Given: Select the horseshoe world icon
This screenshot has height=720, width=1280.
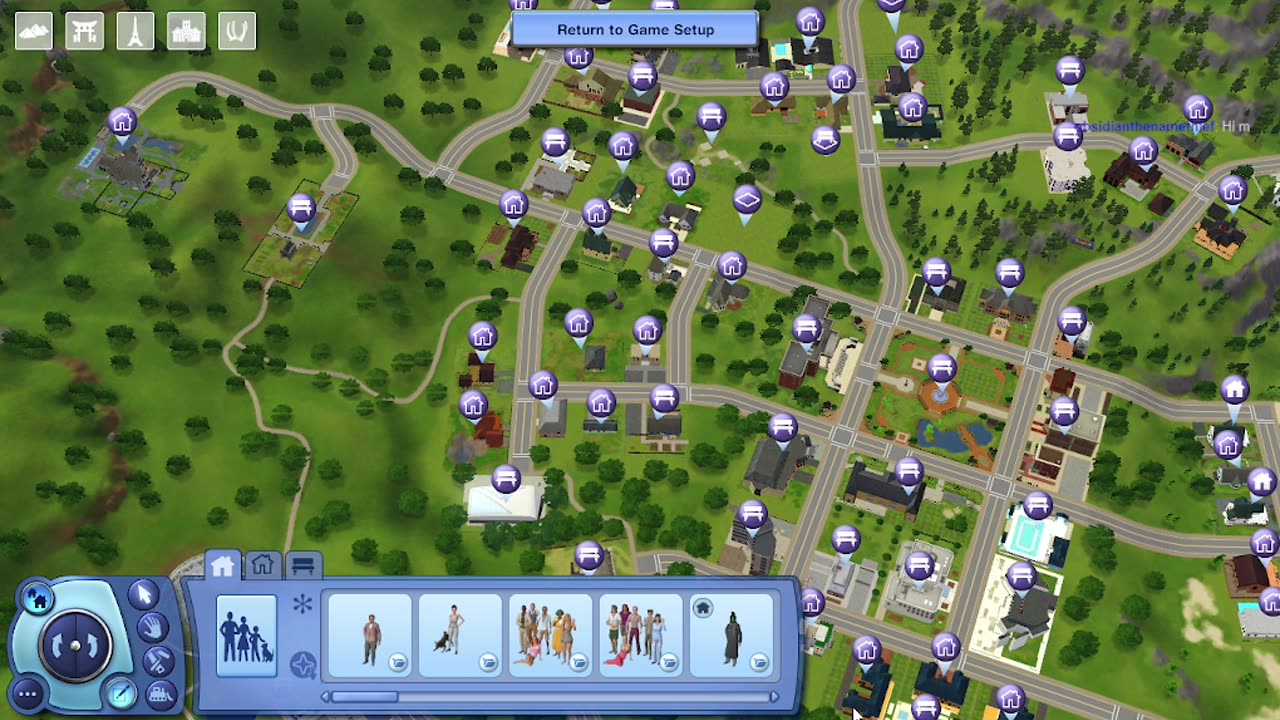Looking at the screenshot, I should (x=235, y=30).
